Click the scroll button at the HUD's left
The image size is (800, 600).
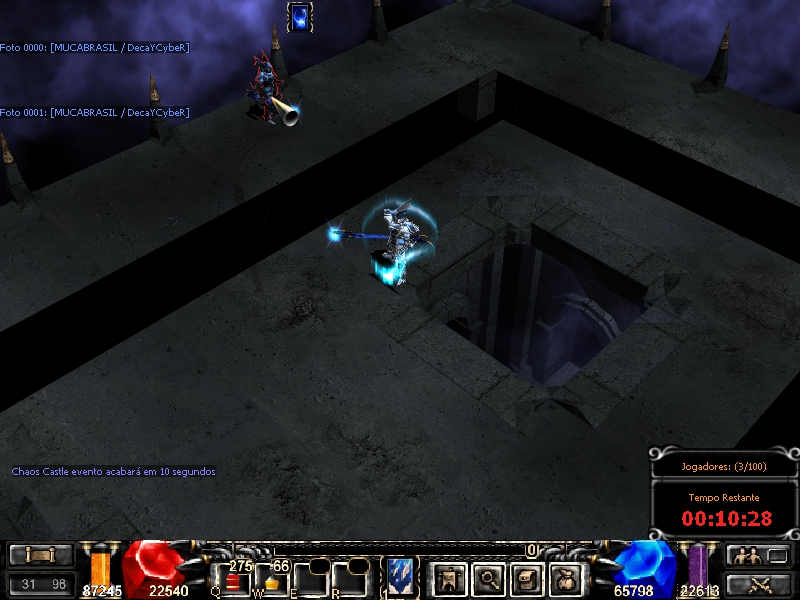tap(41, 555)
